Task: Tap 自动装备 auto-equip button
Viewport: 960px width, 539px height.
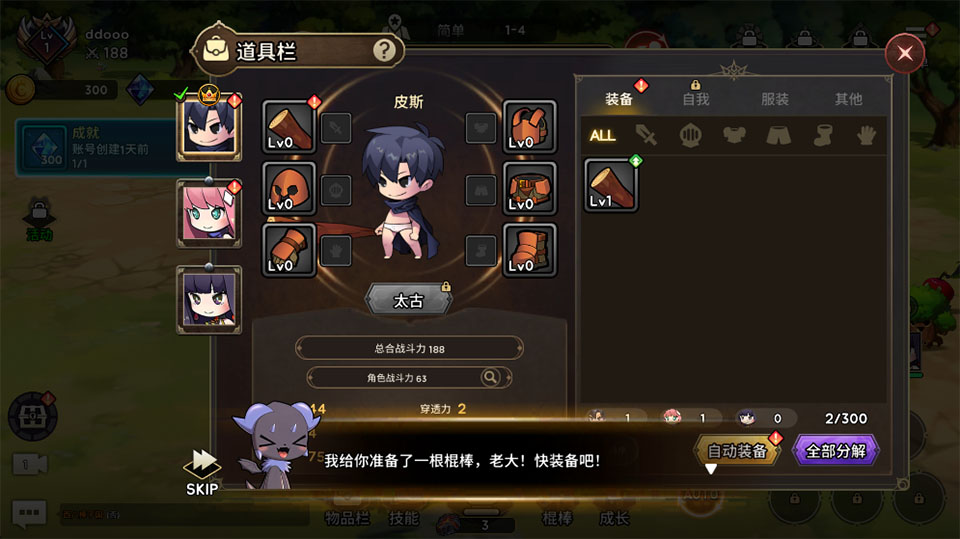Action: (x=737, y=450)
